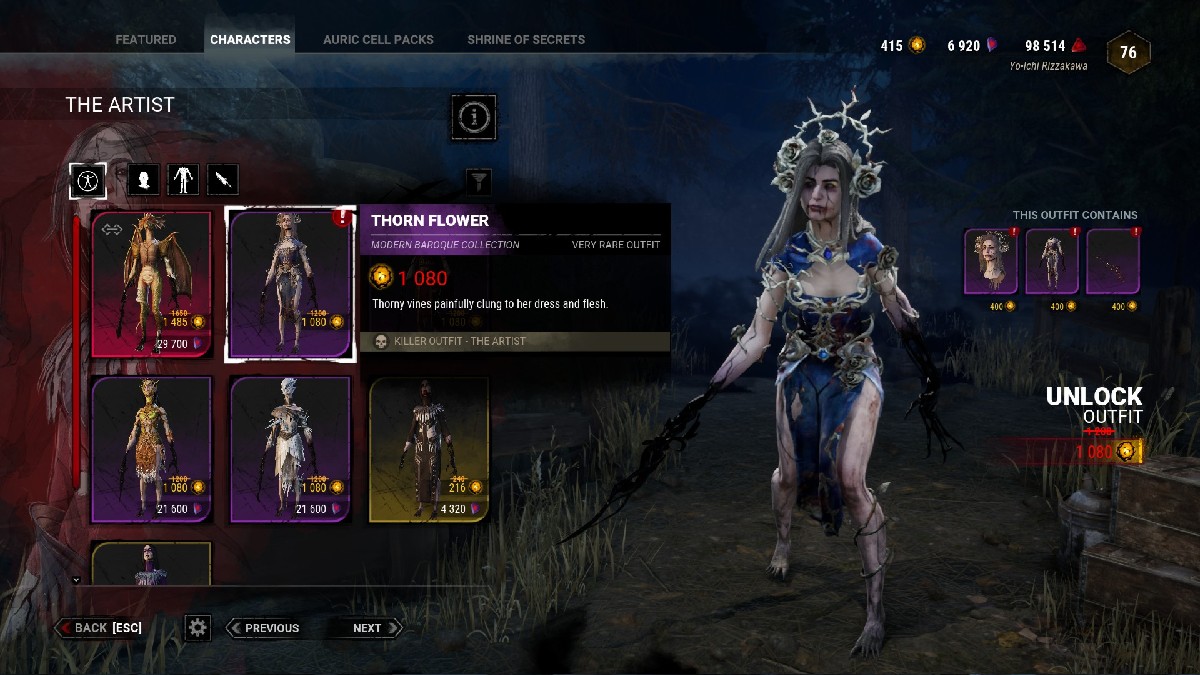The image size is (1200, 675).
Task: Open the Characters store tab
Action: point(250,40)
